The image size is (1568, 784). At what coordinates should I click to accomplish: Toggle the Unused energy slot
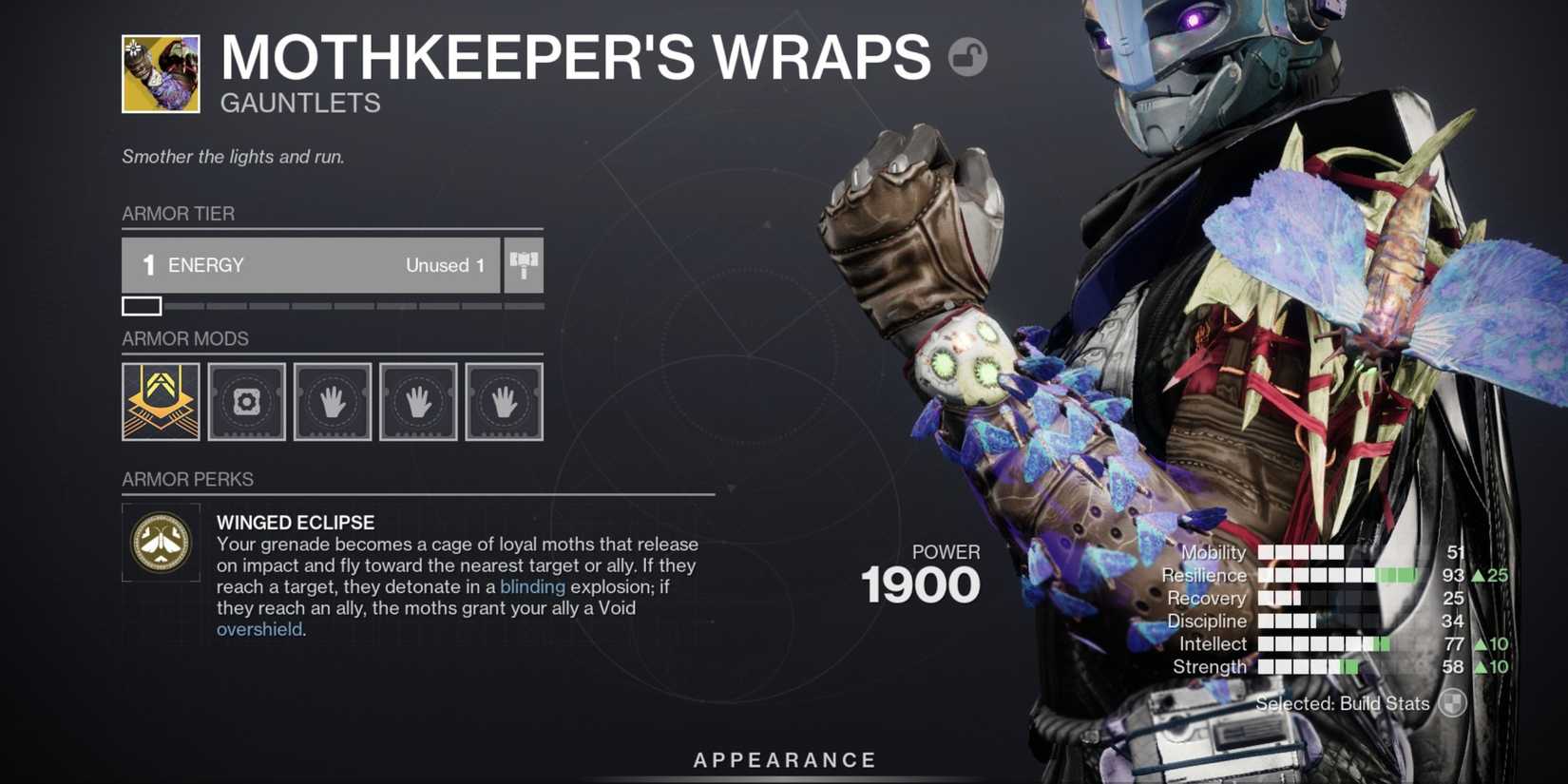pos(445,265)
